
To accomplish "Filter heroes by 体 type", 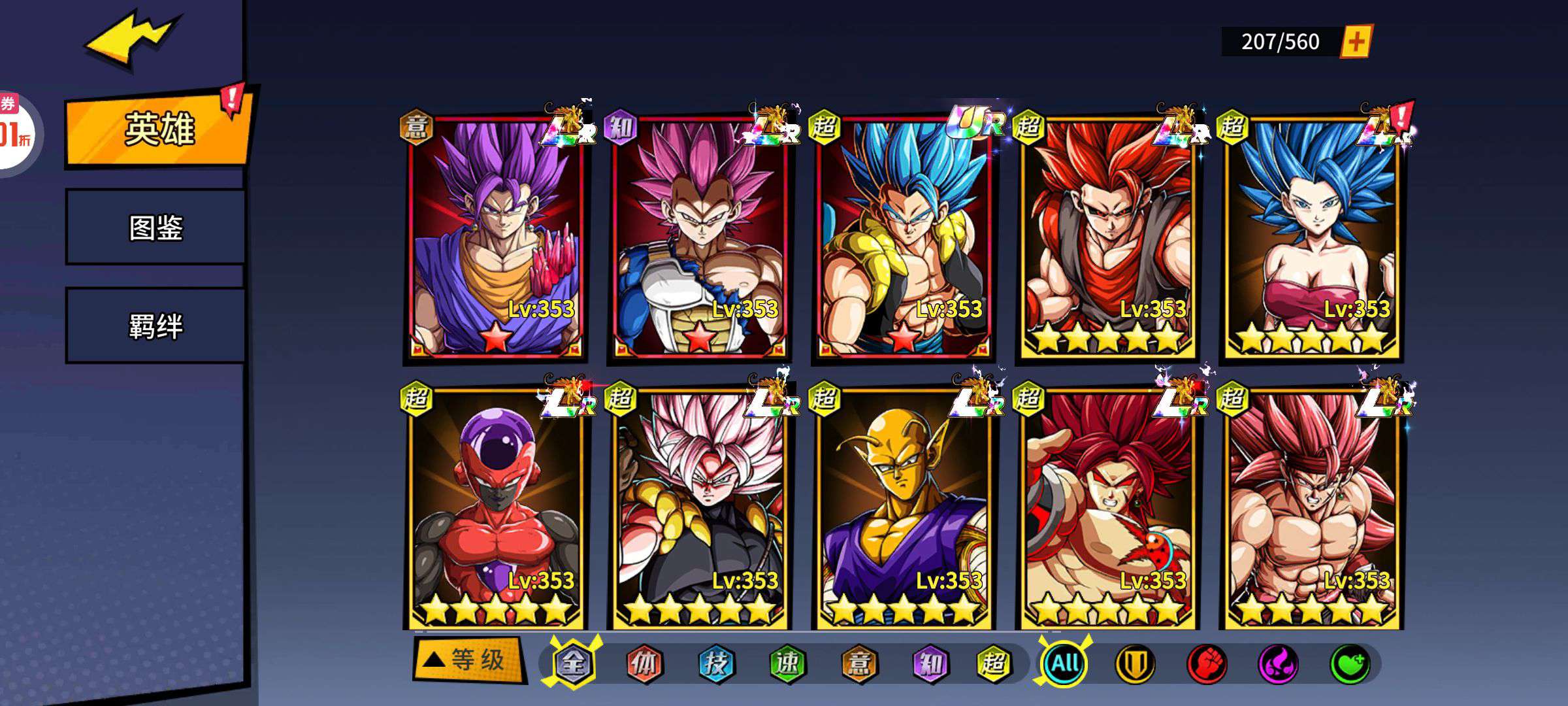I will coord(644,664).
